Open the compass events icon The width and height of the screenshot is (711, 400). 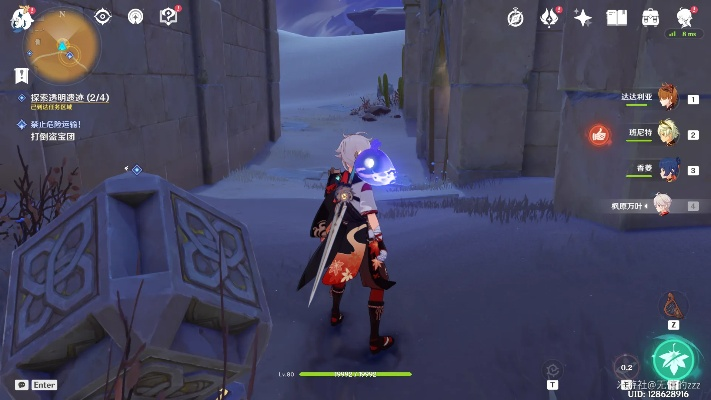(515, 17)
